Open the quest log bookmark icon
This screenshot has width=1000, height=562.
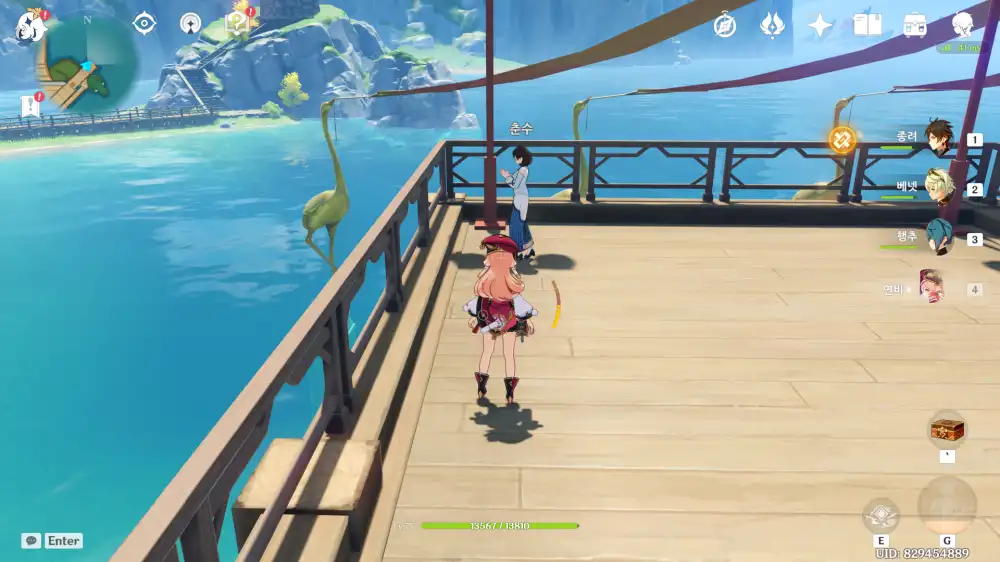tap(29, 106)
